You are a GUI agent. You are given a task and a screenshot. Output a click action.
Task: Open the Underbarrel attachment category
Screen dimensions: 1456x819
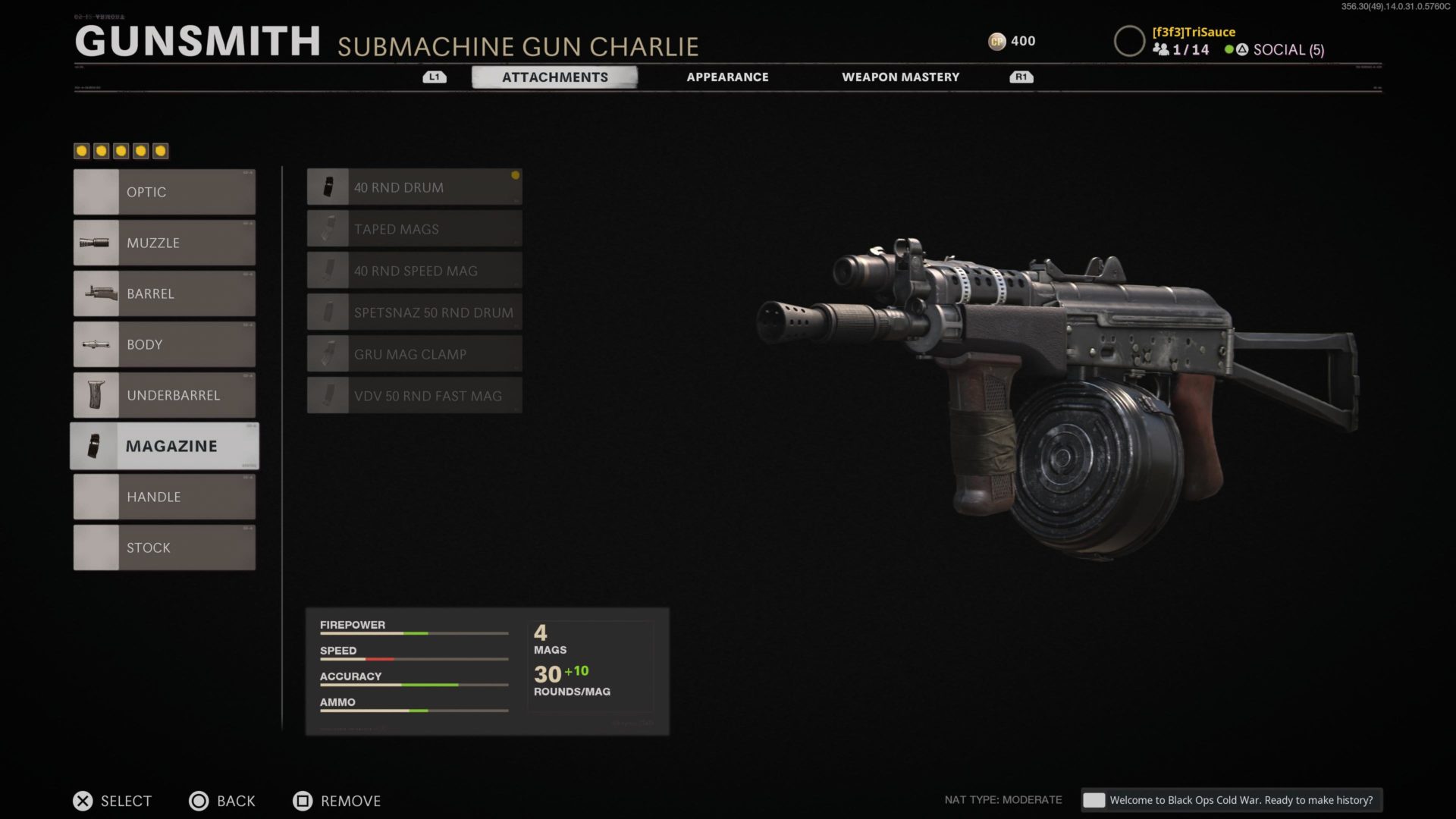pyautogui.click(x=165, y=395)
